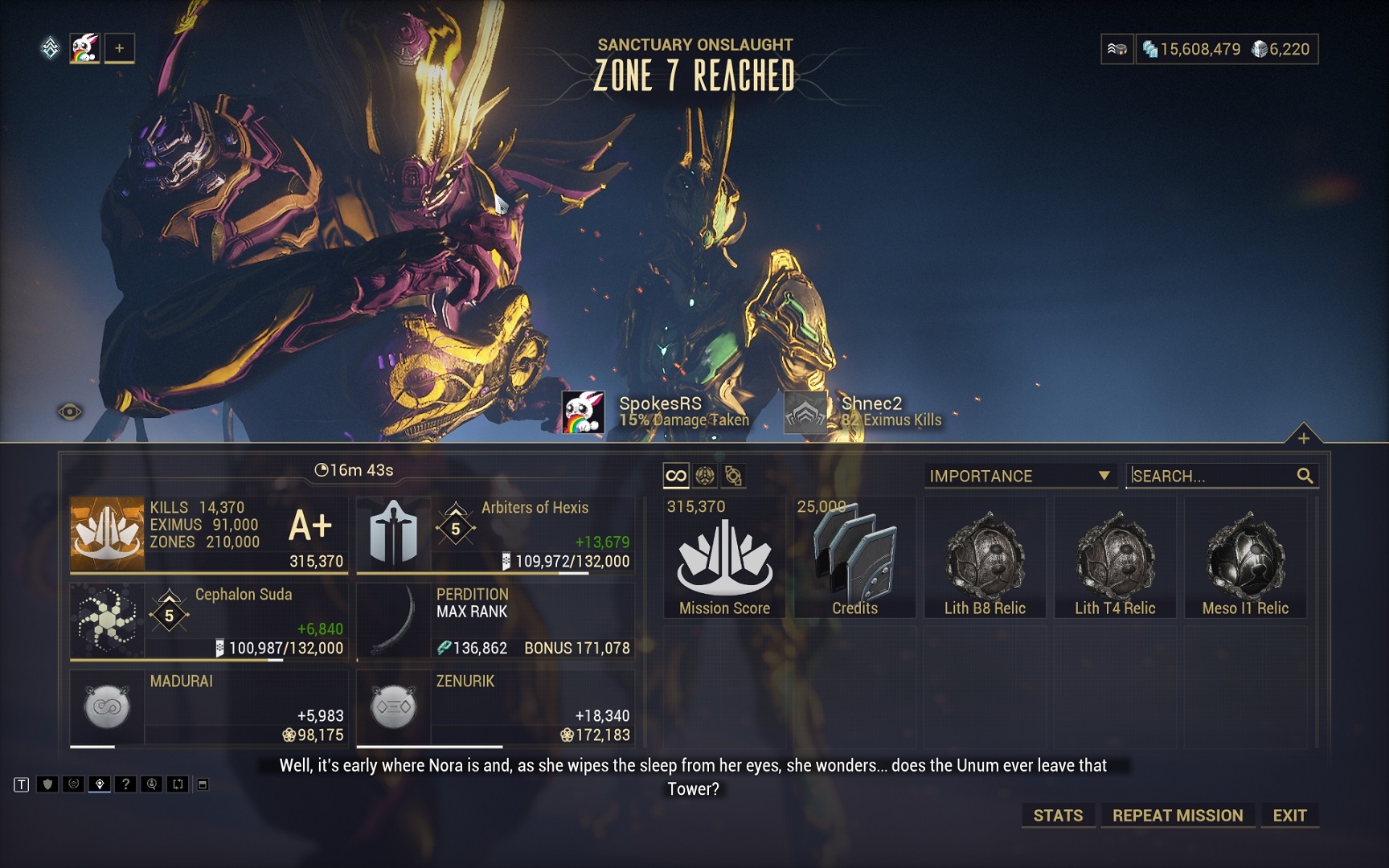Open the rainbow bunny player avatar

pos(84,48)
